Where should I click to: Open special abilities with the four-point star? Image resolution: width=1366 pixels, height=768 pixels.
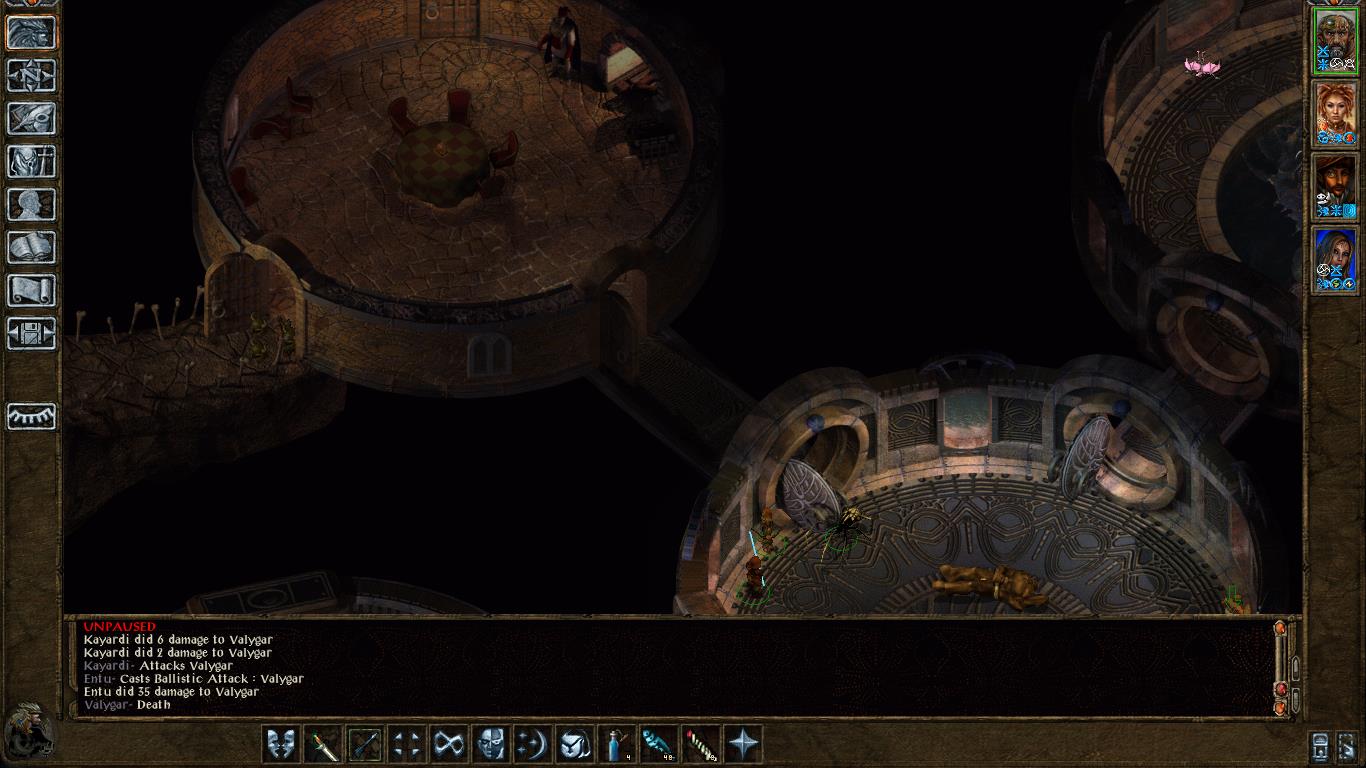[743, 744]
